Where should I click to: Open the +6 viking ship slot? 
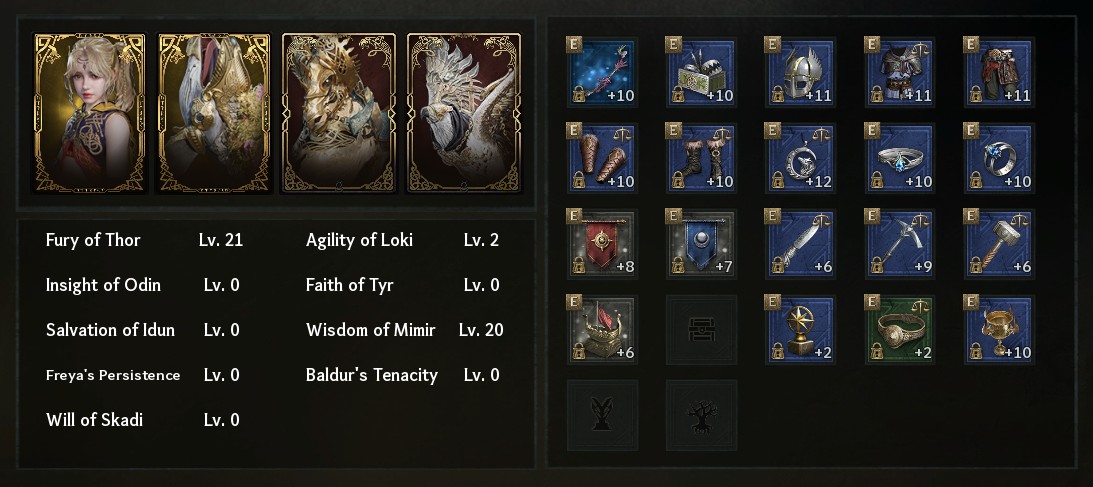pyautogui.click(x=603, y=330)
